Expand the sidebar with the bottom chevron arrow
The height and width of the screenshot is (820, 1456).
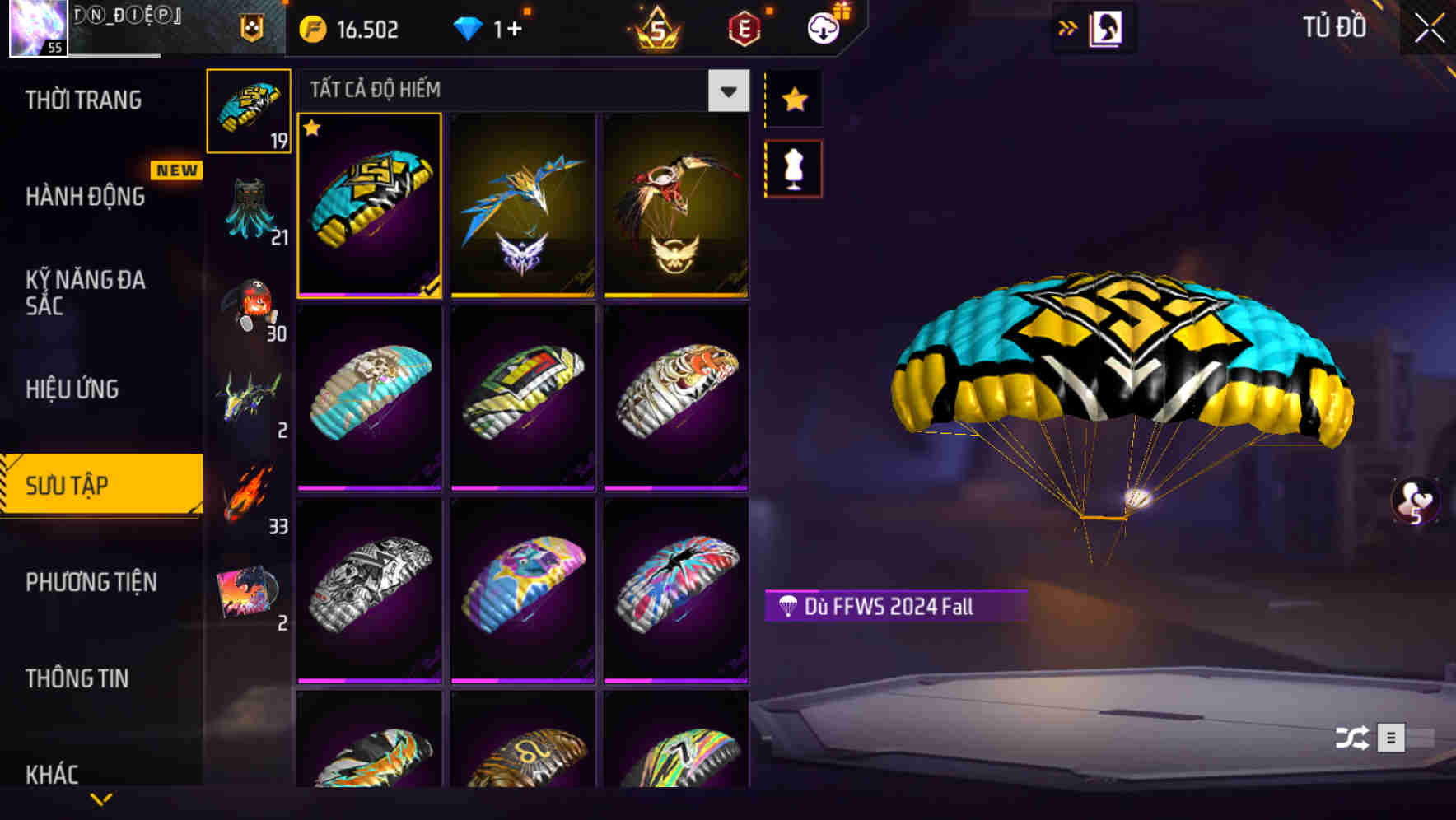[101, 799]
